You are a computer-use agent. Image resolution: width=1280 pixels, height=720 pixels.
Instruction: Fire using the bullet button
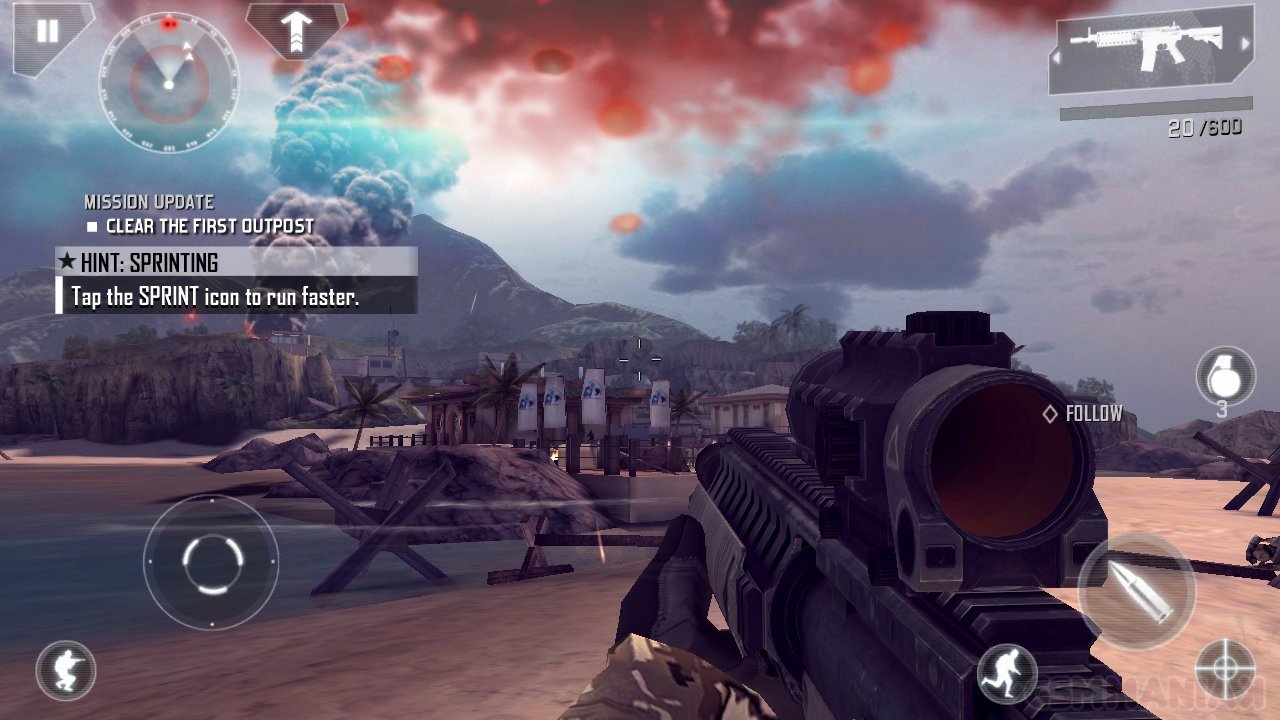coord(1137,592)
